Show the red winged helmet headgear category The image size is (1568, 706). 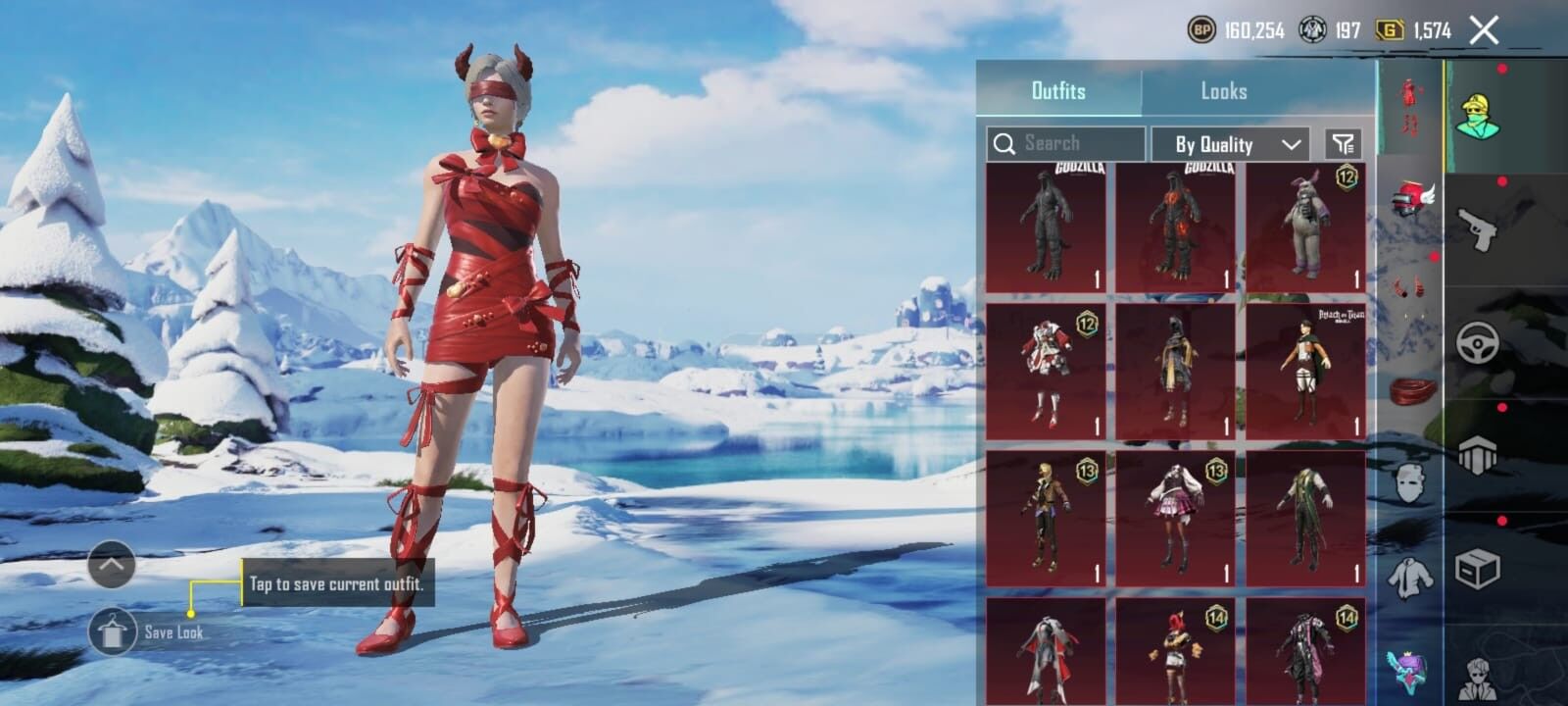[x=1410, y=198]
